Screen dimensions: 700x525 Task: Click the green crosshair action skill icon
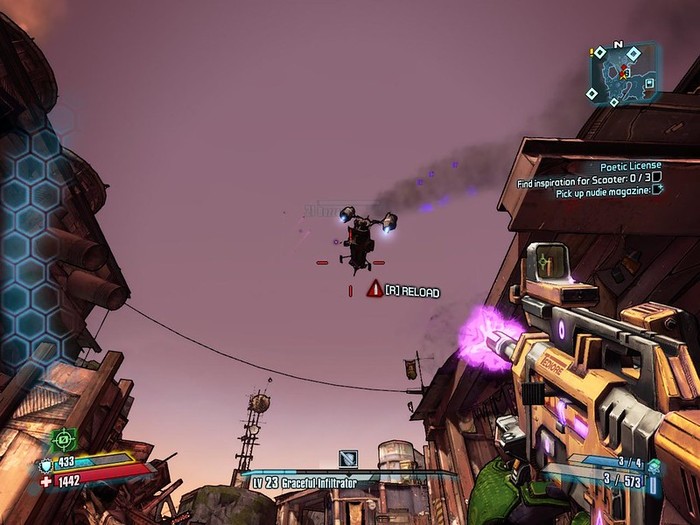(x=63, y=440)
